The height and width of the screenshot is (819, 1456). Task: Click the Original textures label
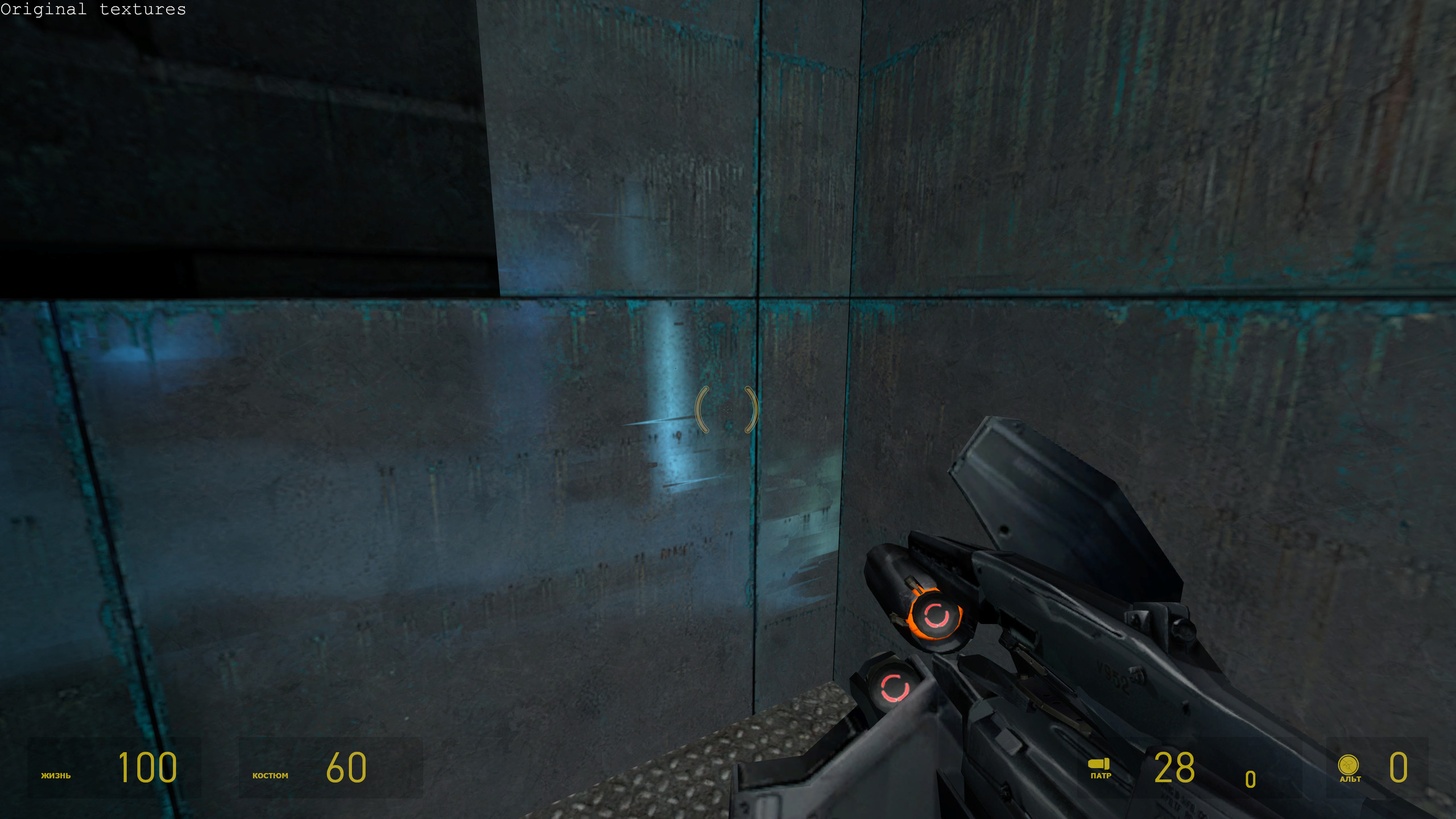tap(93, 10)
